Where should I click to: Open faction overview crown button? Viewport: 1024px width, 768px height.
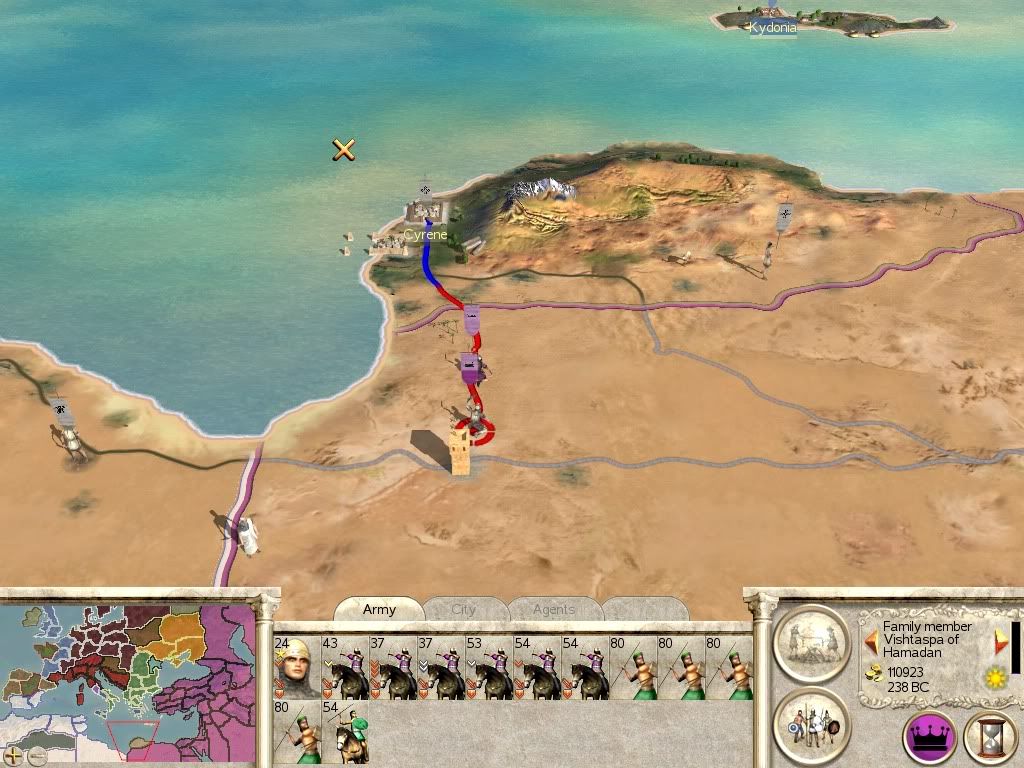pyautogui.click(x=929, y=738)
